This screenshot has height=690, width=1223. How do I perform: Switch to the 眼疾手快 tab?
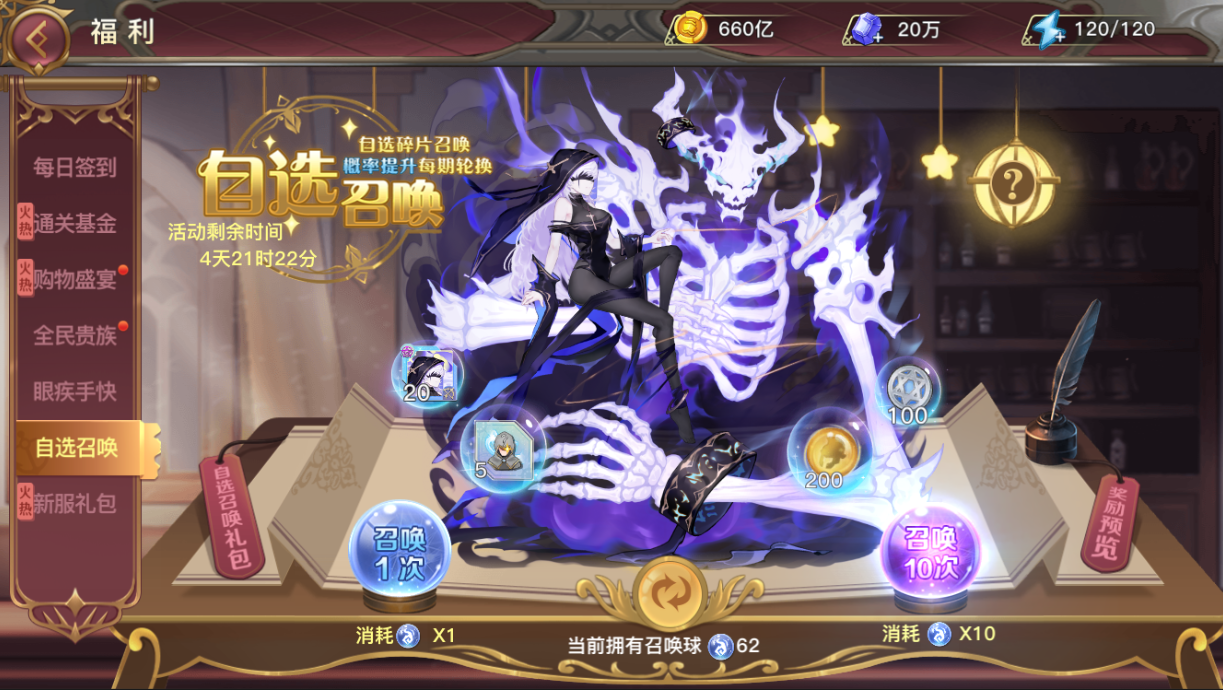[75, 392]
